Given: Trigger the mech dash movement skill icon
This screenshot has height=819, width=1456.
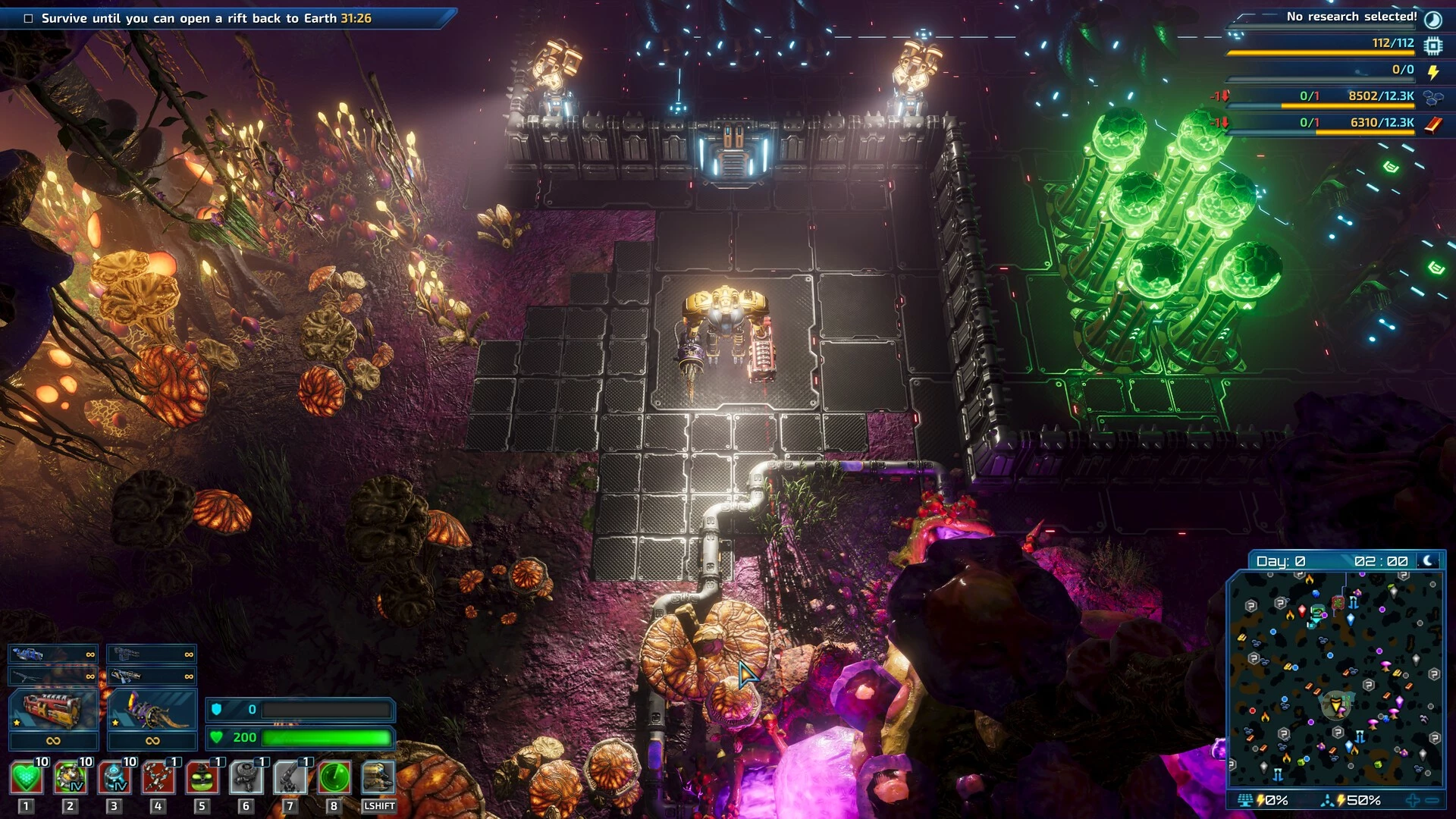Looking at the screenshot, I should [x=378, y=778].
